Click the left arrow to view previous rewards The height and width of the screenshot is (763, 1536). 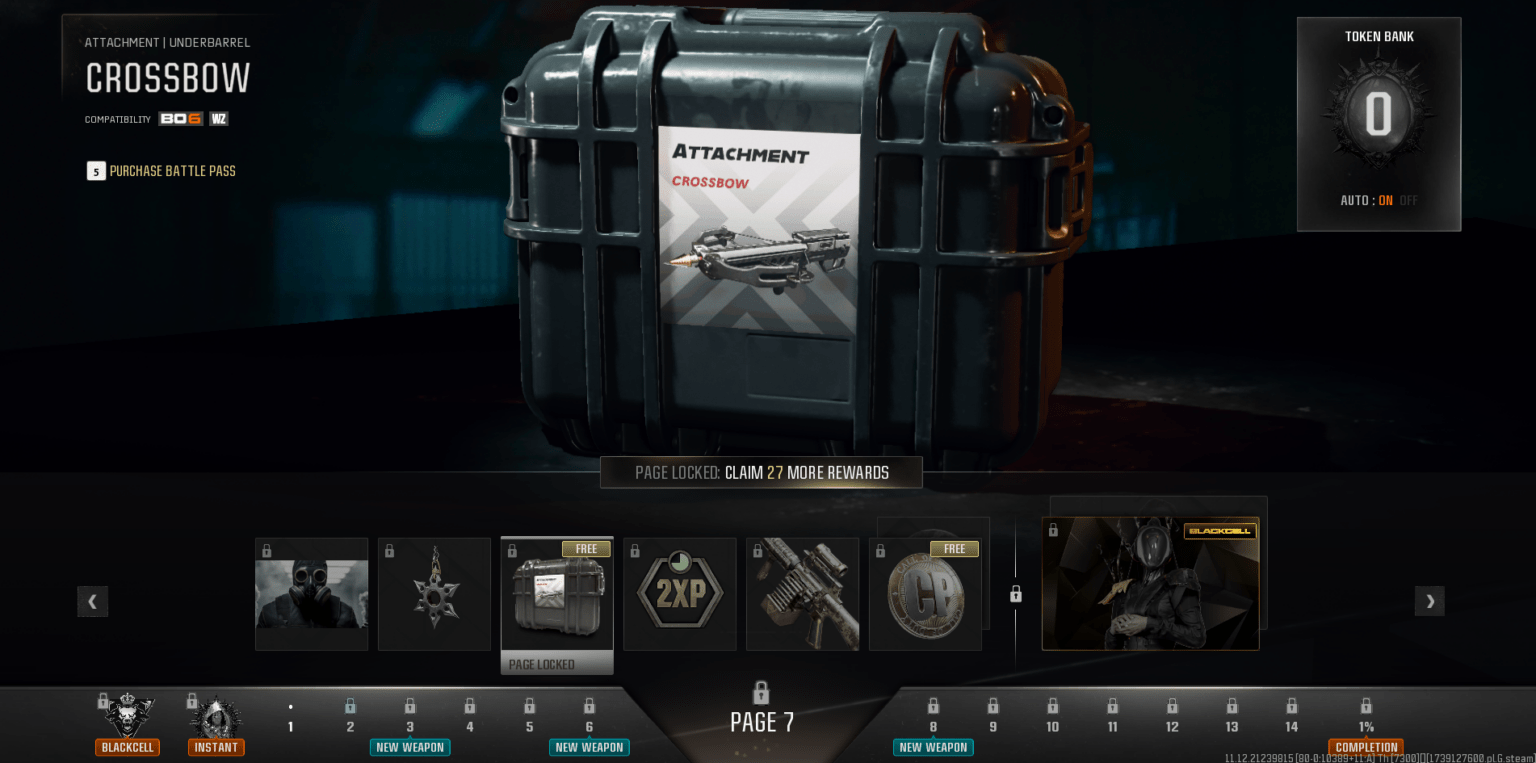[92, 601]
